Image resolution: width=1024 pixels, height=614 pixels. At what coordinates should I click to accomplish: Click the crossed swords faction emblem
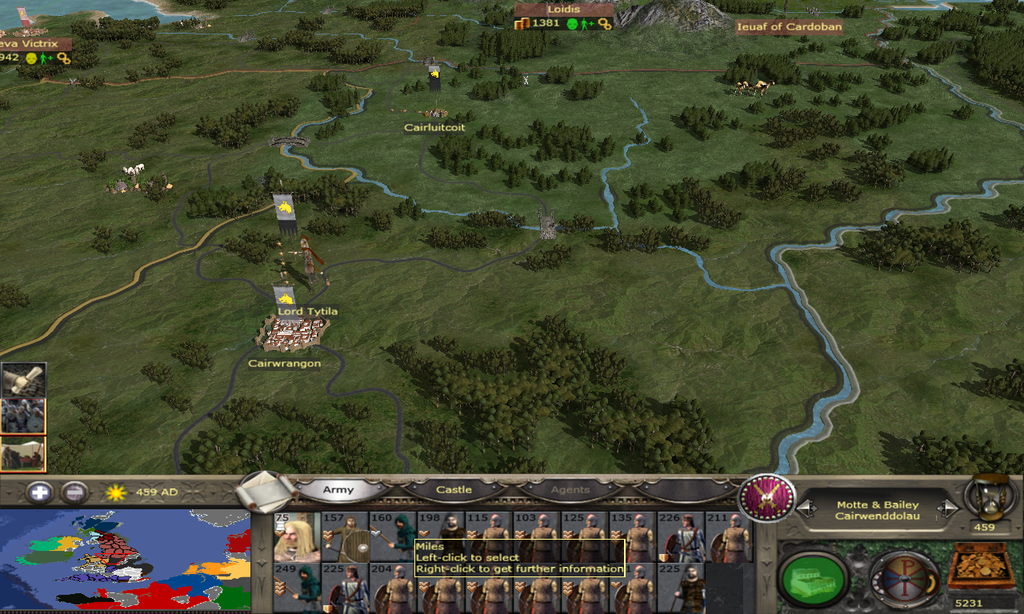coord(765,497)
